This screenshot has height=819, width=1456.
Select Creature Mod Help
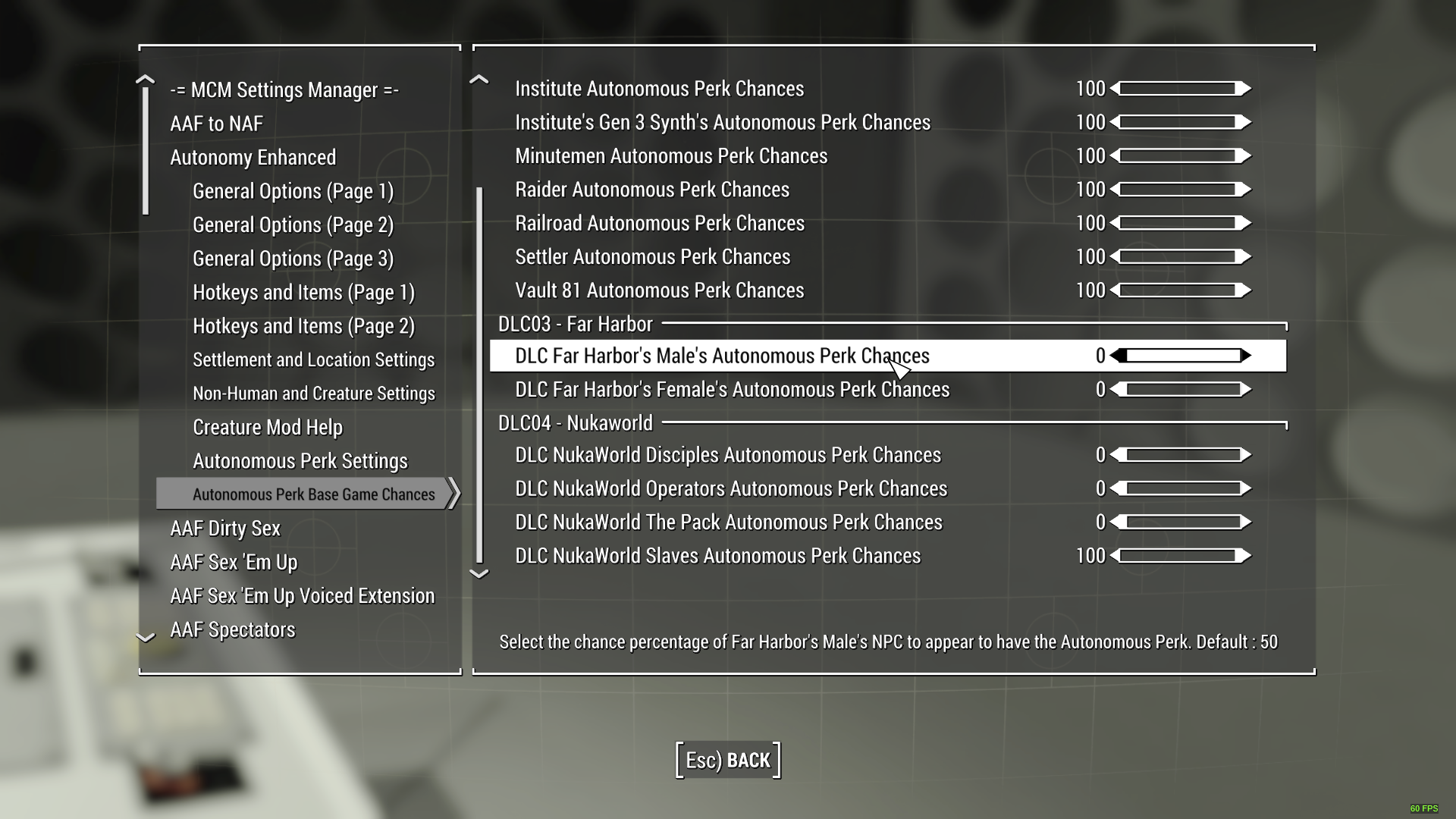point(267,427)
